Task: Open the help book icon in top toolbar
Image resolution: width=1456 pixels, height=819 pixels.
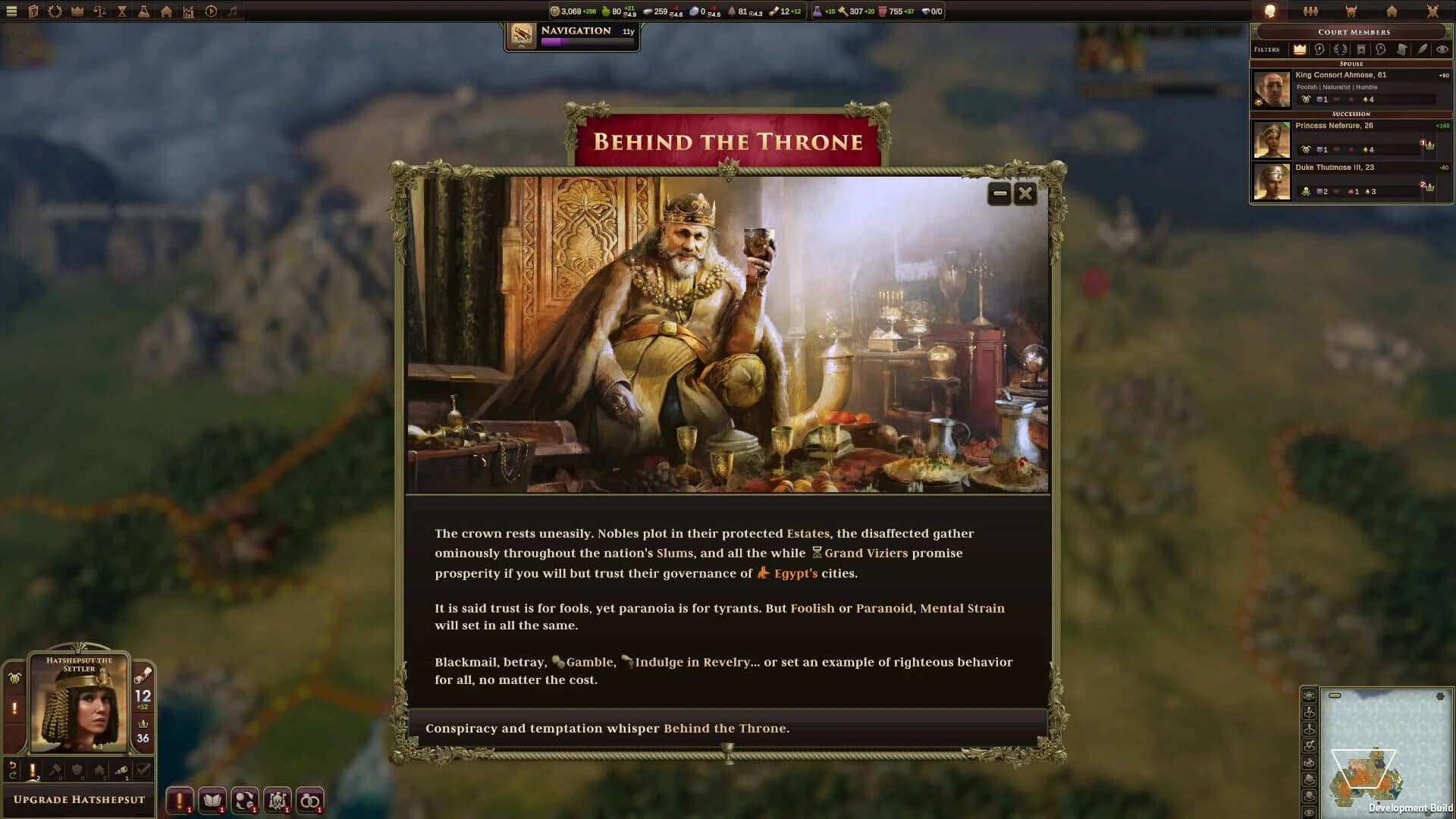Action: [x=33, y=11]
